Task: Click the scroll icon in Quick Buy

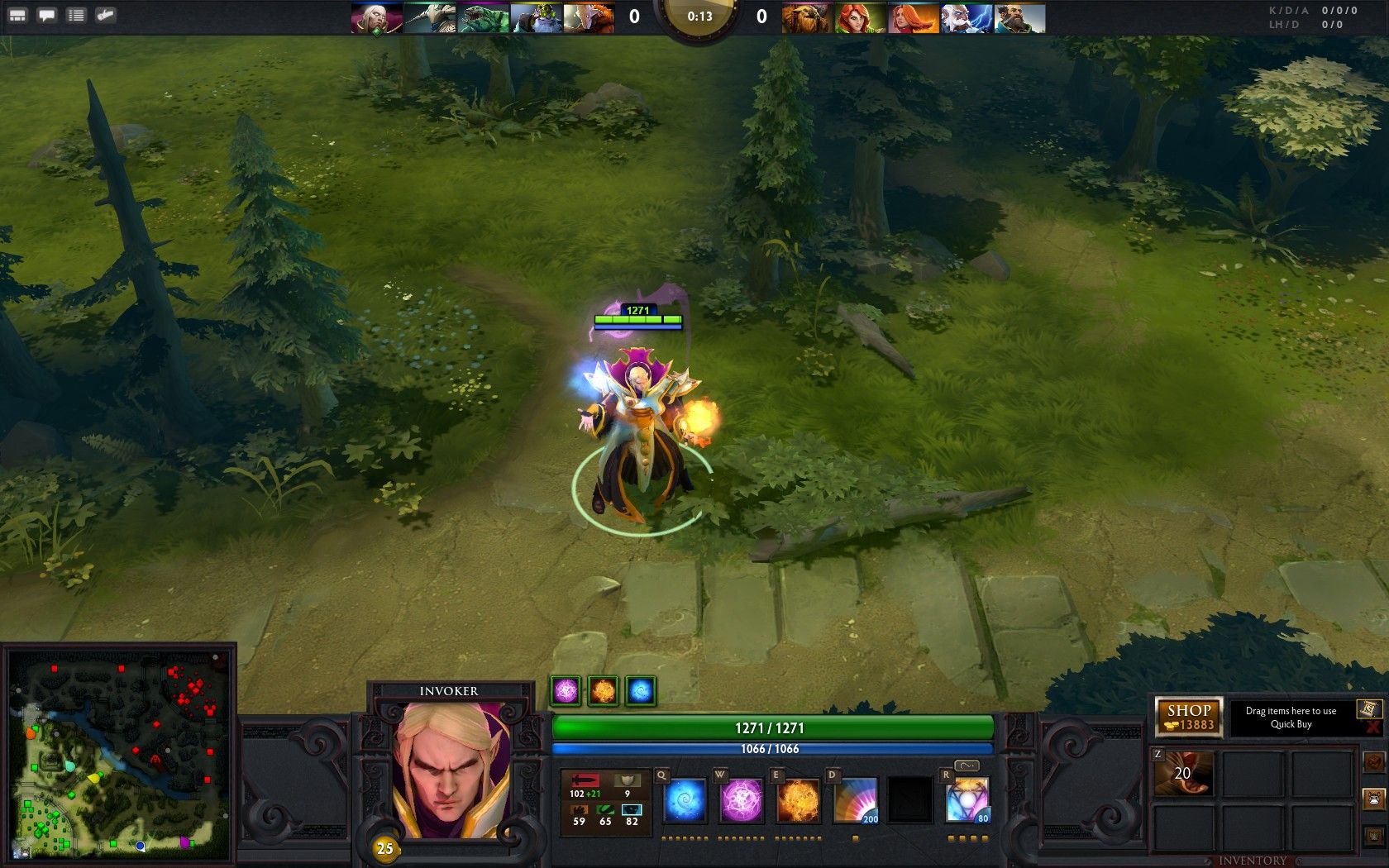Action: (1368, 708)
